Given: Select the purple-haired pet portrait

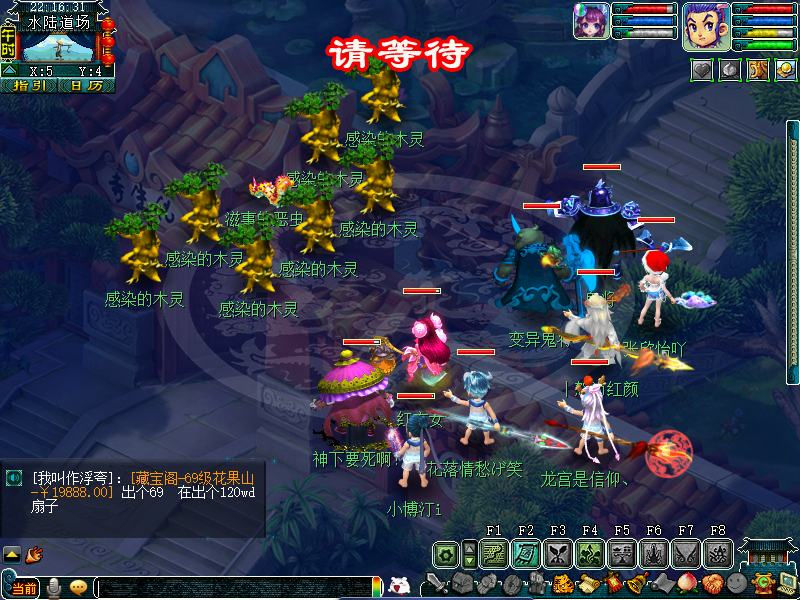Looking at the screenshot, I should click(x=591, y=21).
